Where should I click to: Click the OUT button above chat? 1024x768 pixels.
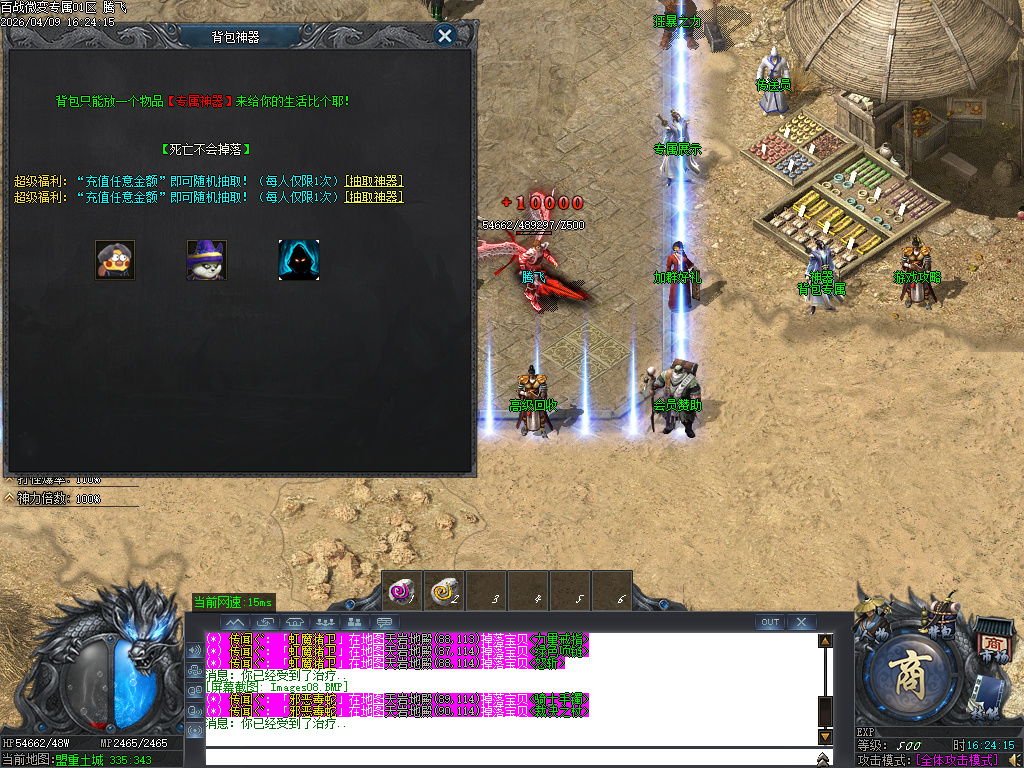770,622
